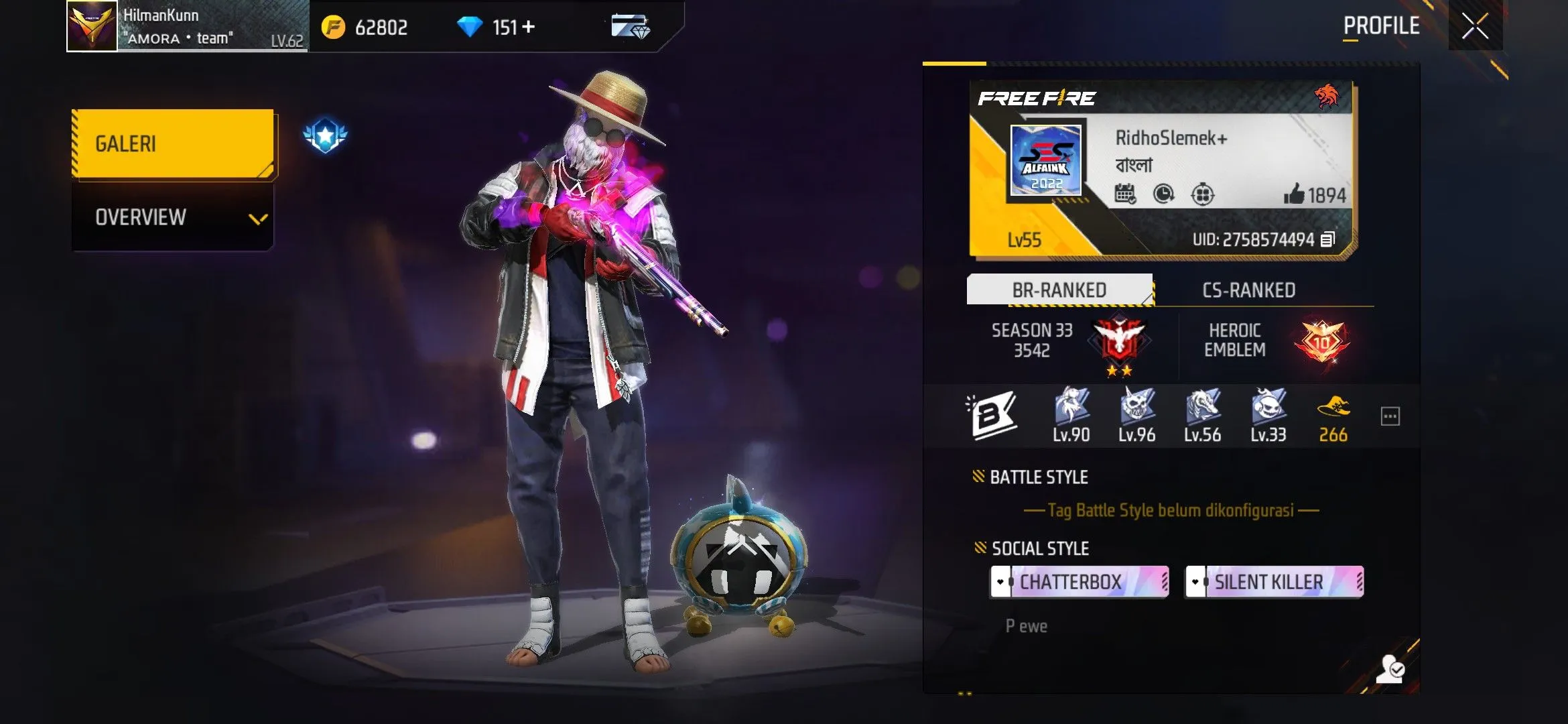Click the diamond plus to top up
This screenshot has height=724, width=1568.
[529, 27]
